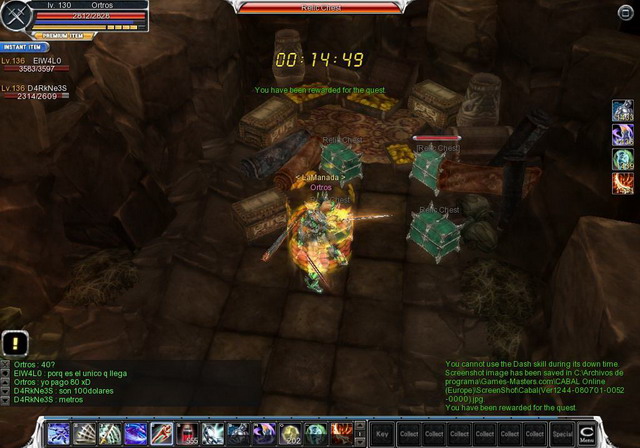Open the main Menu button
640x448 pixels.
point(587,433)
